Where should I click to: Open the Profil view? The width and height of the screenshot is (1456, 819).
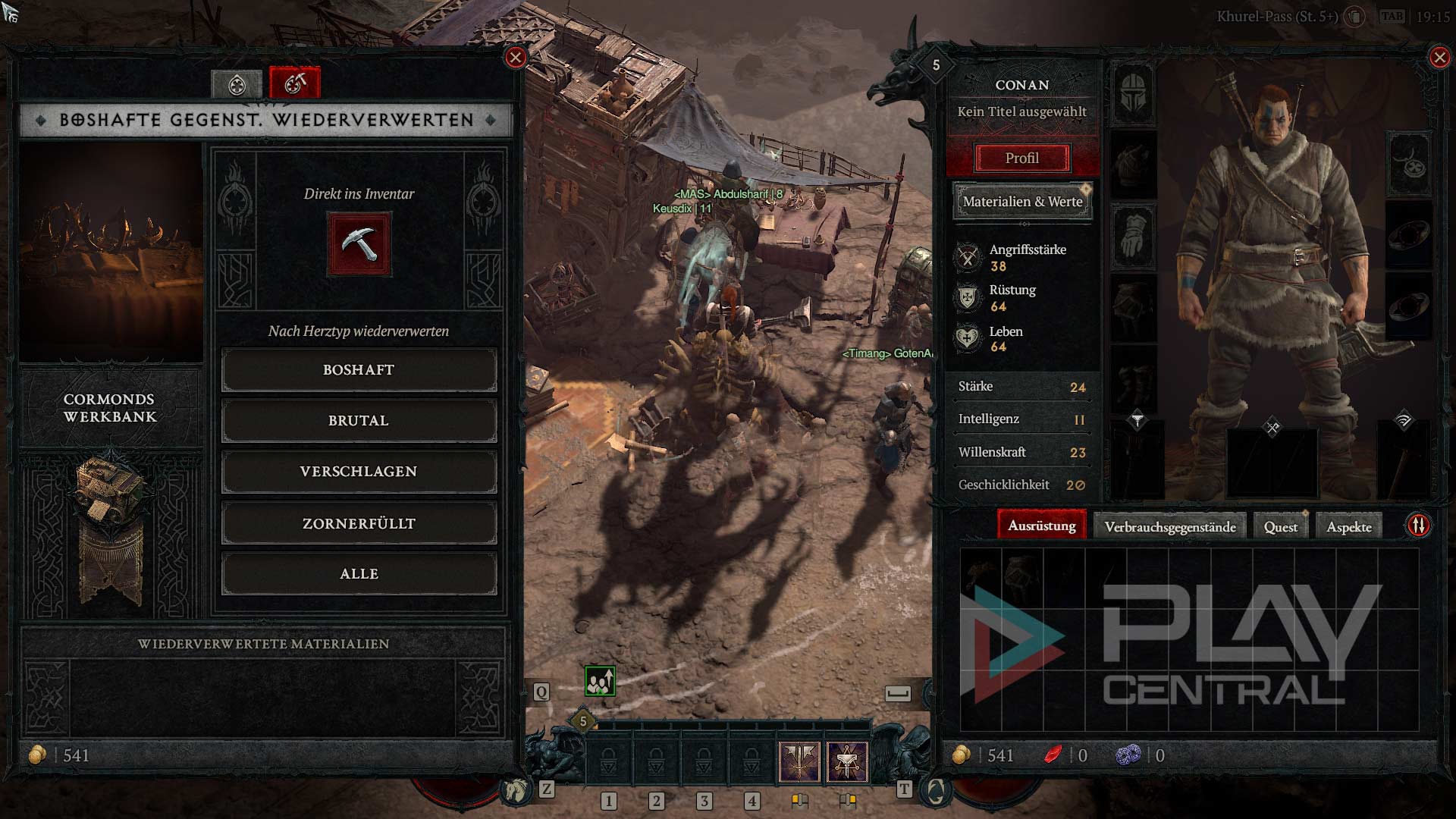tap(1021, 158)
